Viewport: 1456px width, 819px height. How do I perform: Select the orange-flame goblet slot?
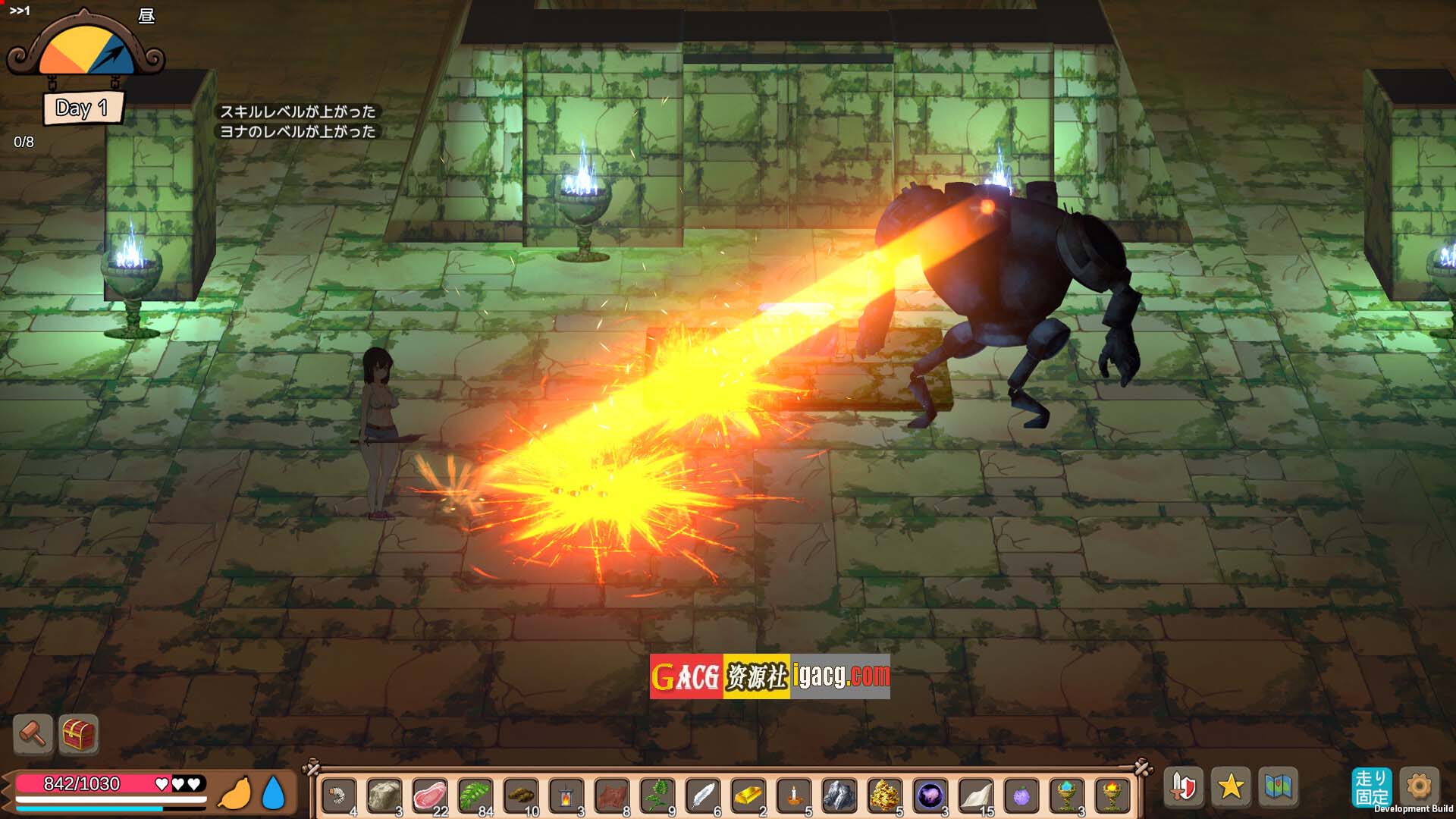1112,795
